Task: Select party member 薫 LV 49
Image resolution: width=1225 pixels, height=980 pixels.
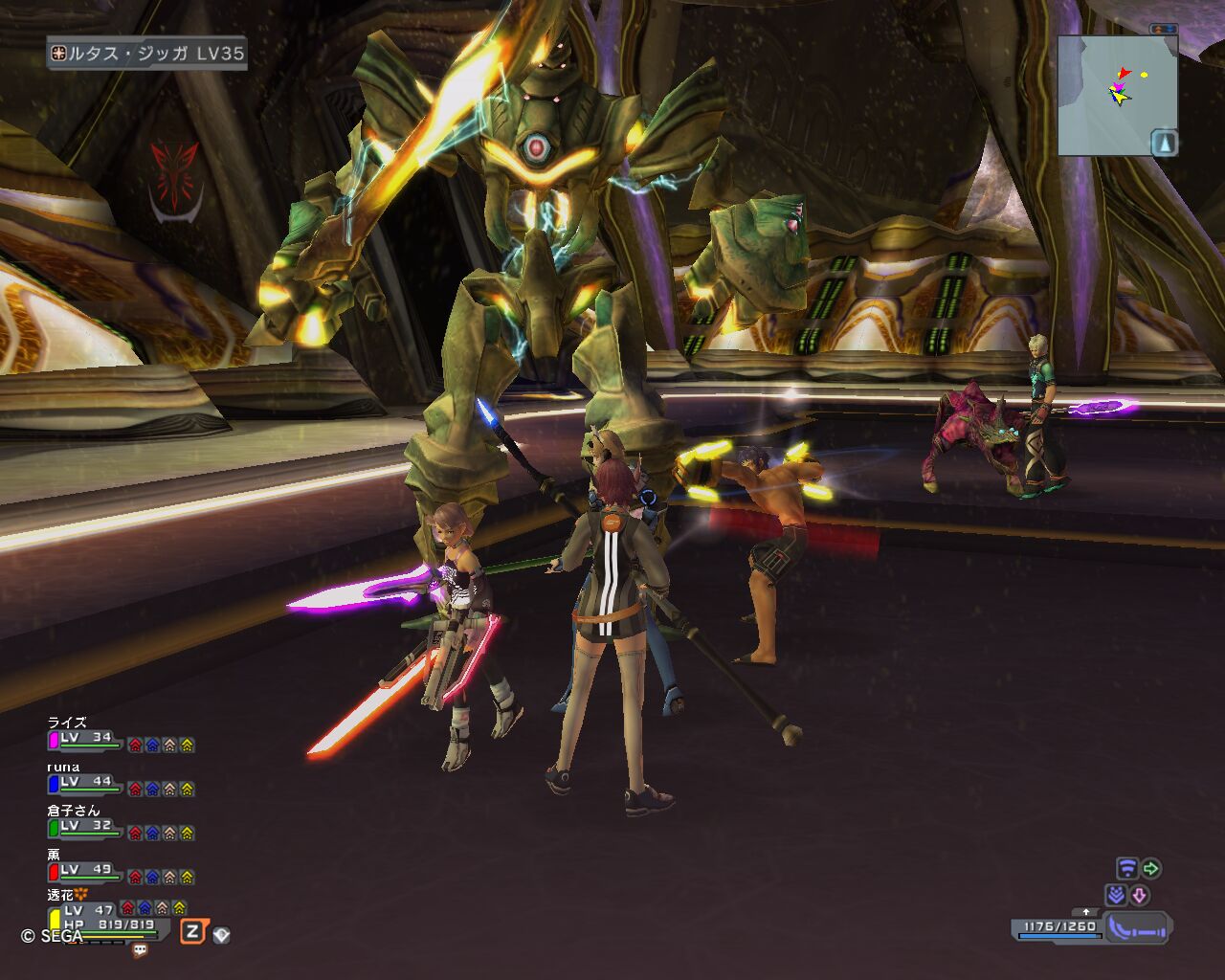Action: pos(86,871)
